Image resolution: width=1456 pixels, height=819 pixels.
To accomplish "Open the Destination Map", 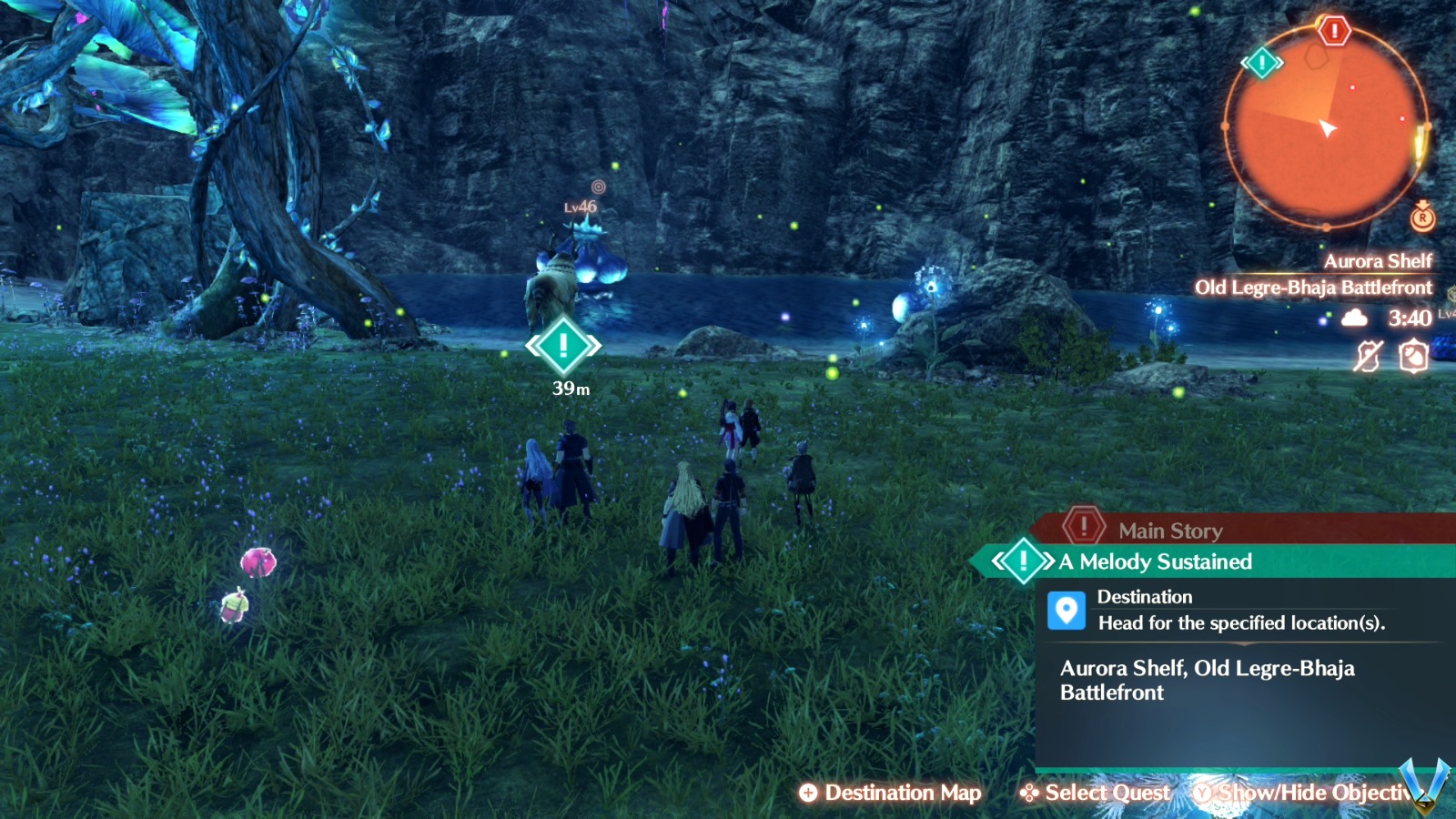I will click(893, 793).
